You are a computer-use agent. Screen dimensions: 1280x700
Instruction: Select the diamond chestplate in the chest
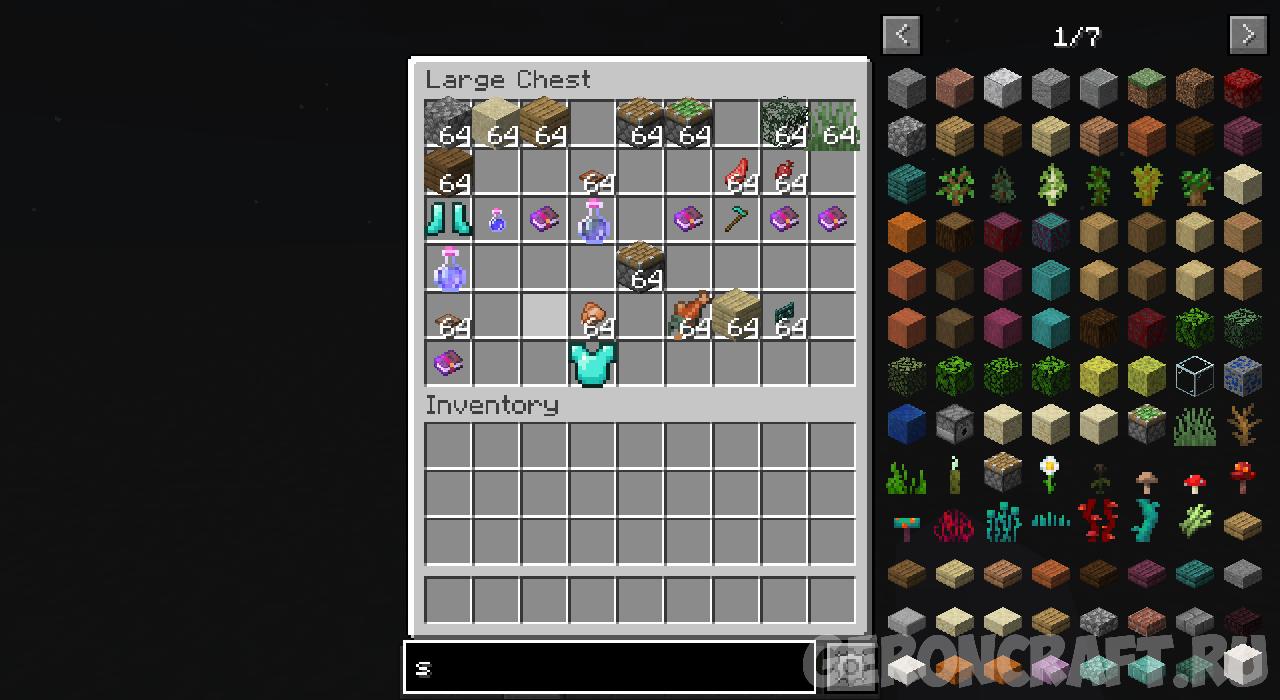(593, 363)
